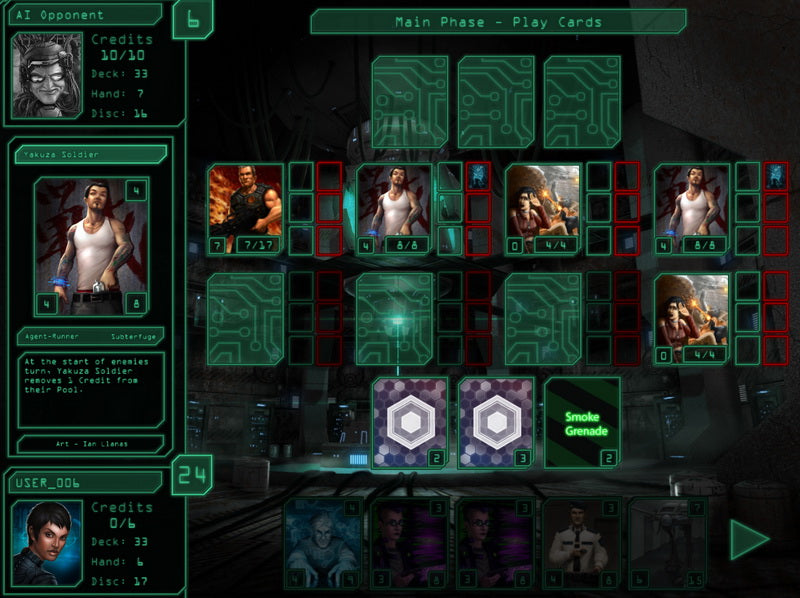
Task: Select the pale blue-faced card in hand
Action: [x=322, y=541]
